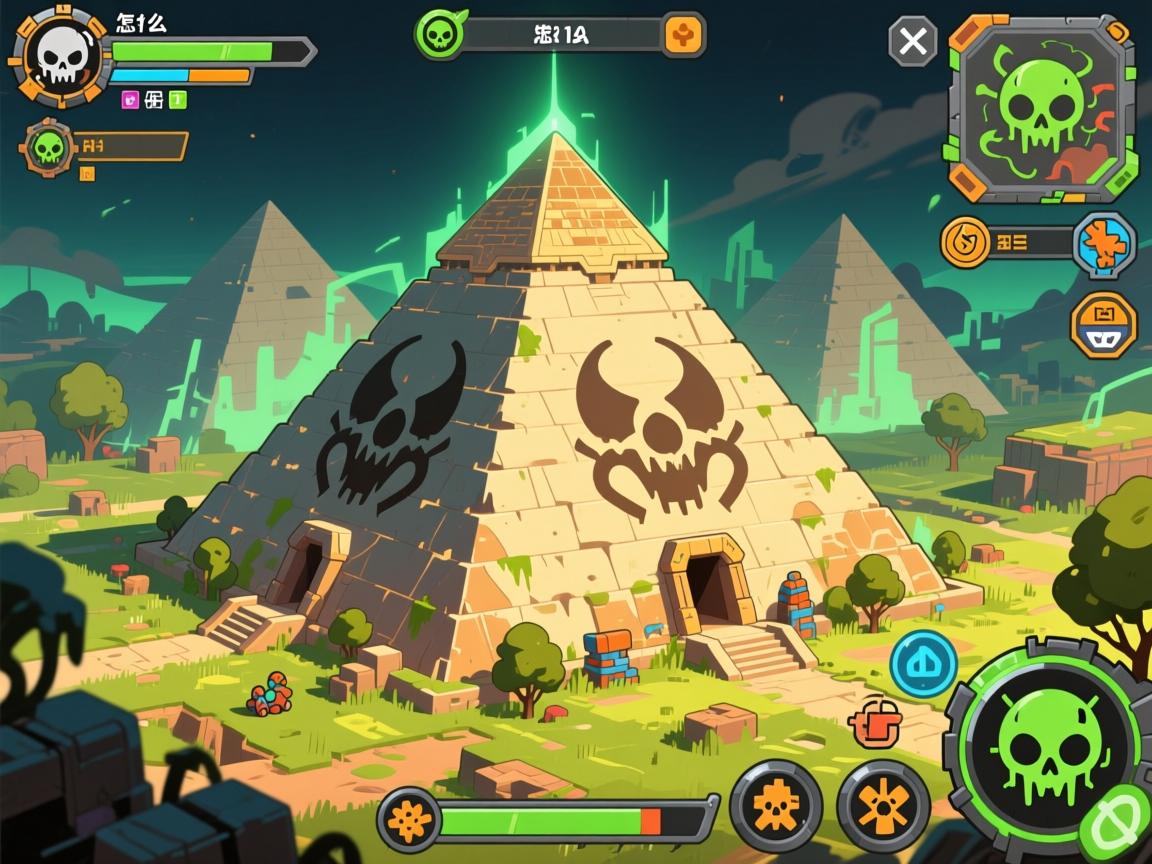Tap the orange bucket icon
Screen dimensions: 1152x864
(x=869, y=722)
